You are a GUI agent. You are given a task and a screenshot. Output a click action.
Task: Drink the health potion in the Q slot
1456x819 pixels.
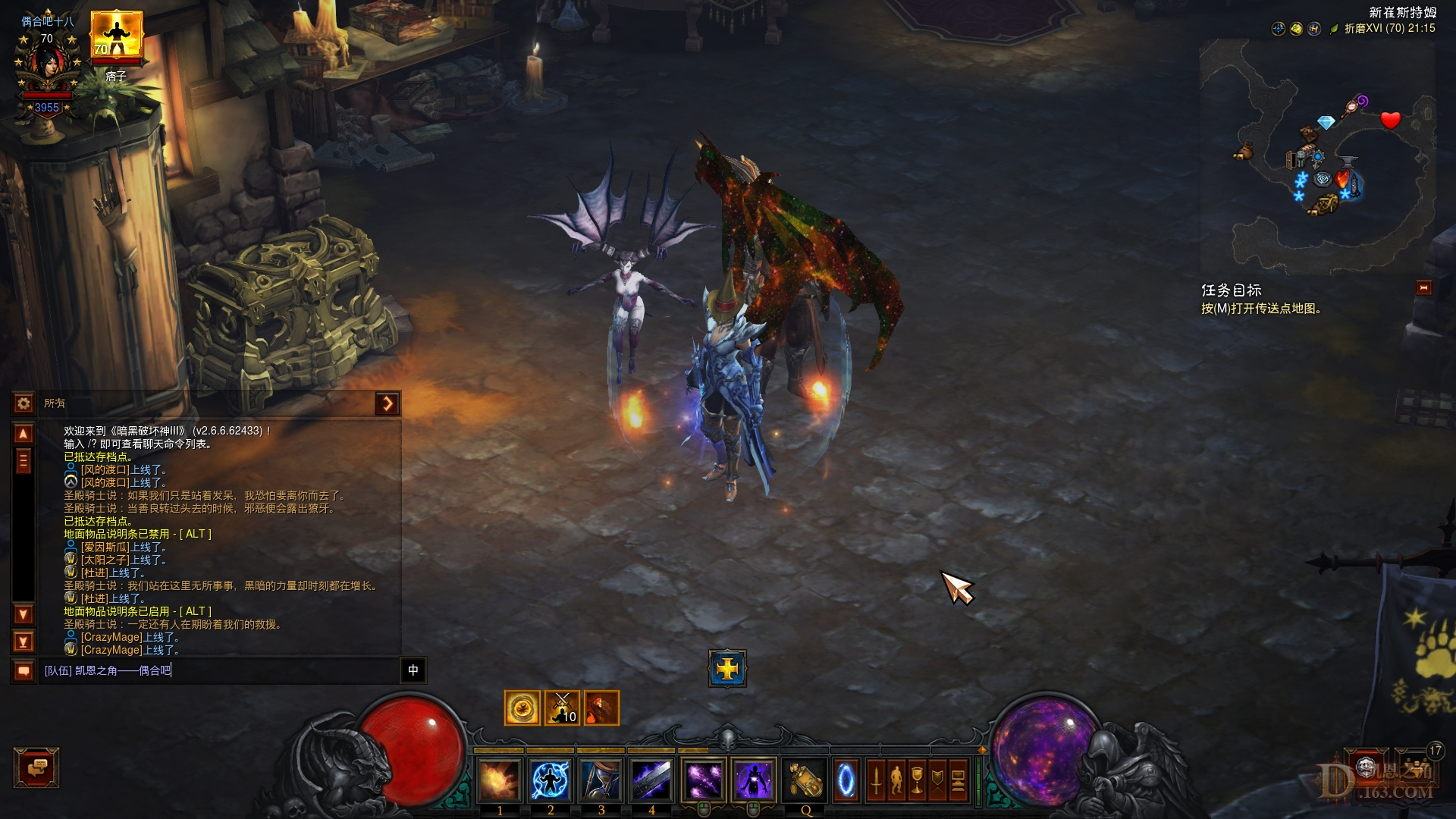click(x=805, y=780)
